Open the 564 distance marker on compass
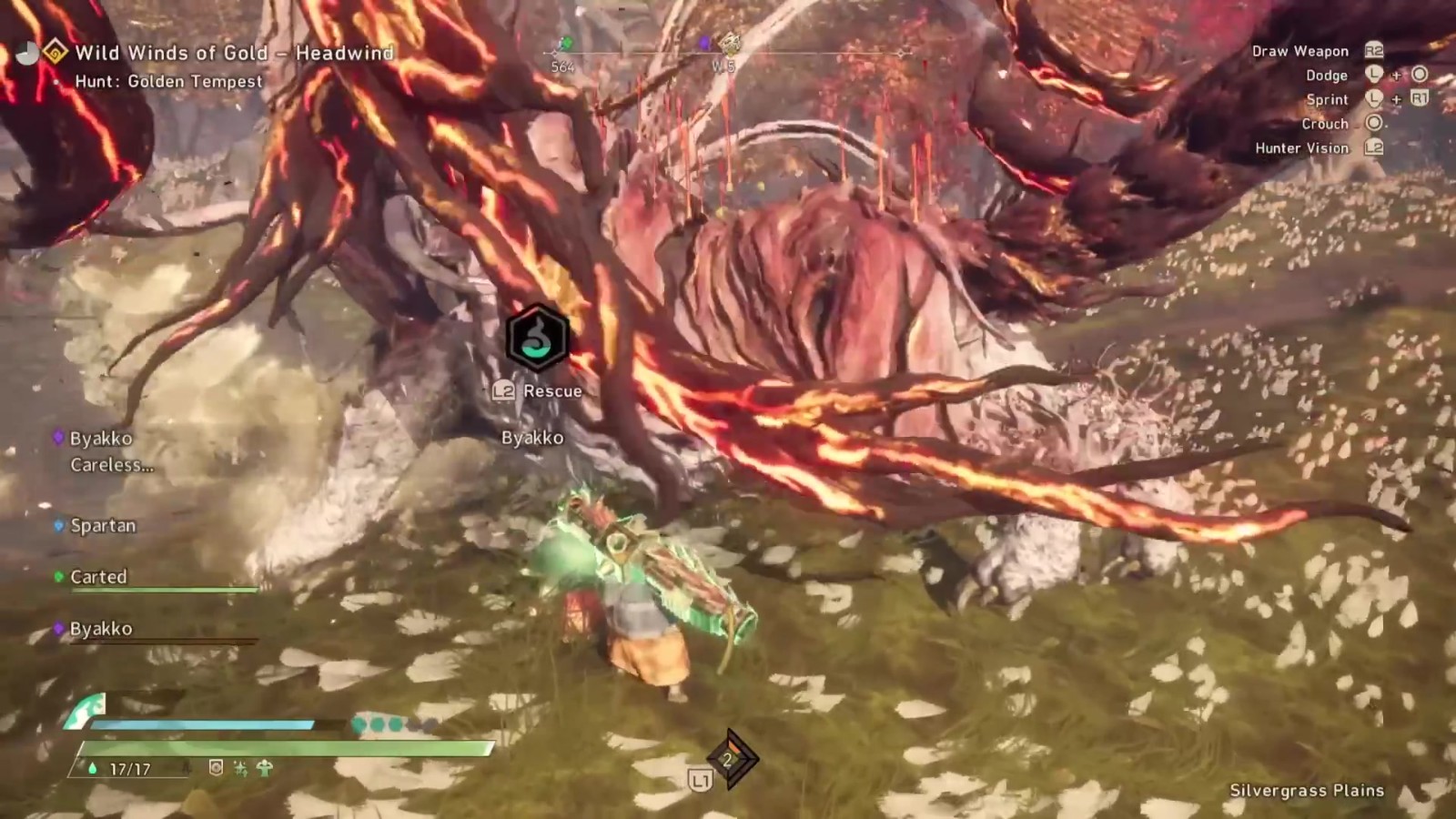This screenshot has height=819, width=1456. [x=562, y=66]
